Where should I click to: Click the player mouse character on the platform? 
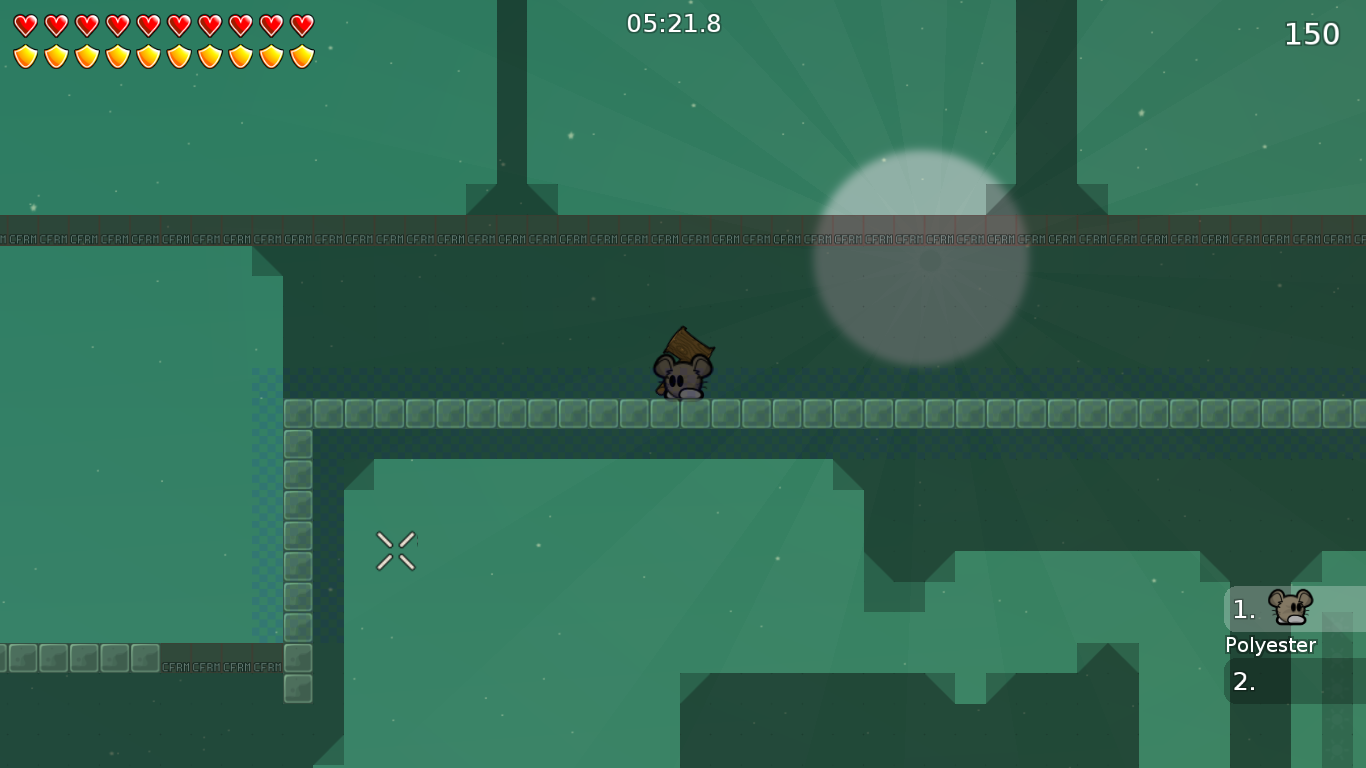[x=683, y=375]
